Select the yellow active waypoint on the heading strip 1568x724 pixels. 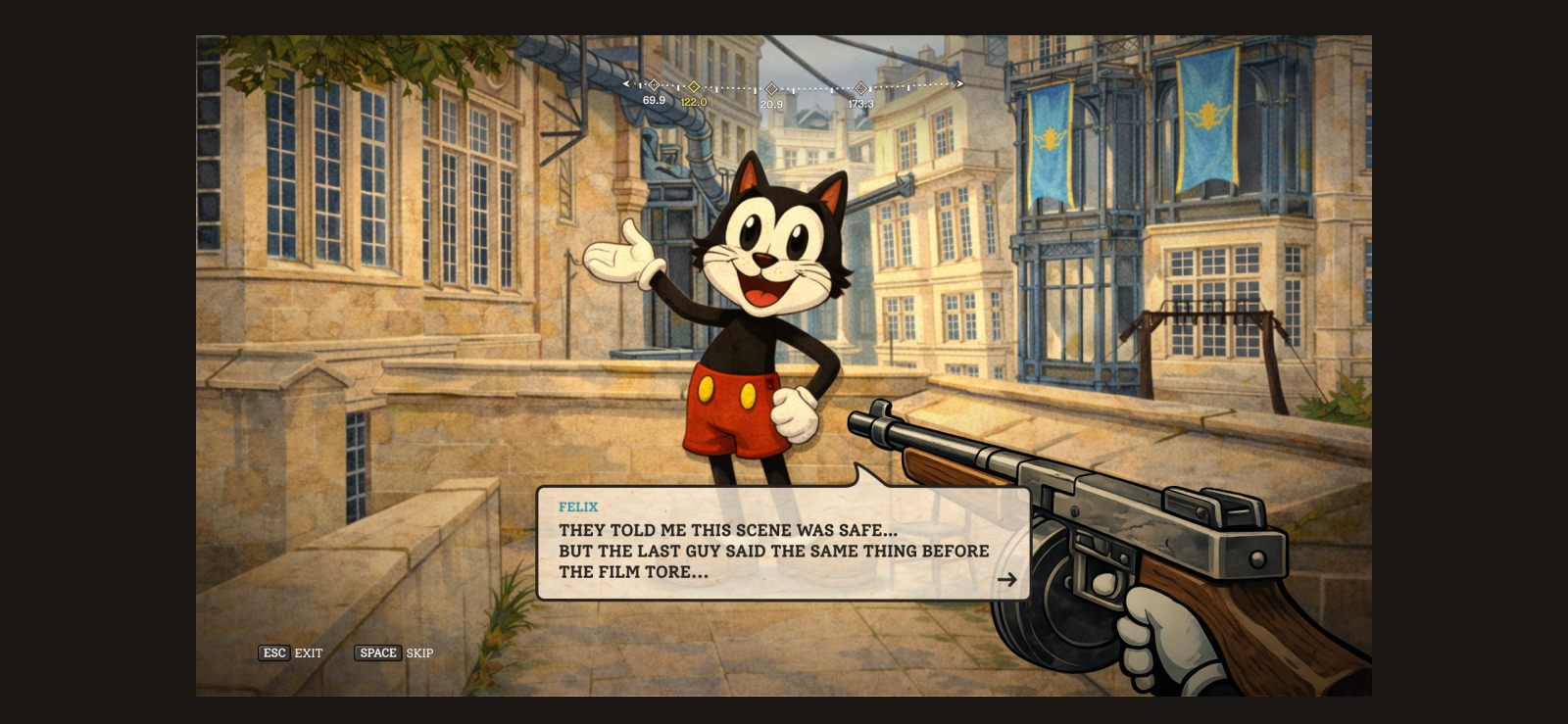tap(693, 84)
